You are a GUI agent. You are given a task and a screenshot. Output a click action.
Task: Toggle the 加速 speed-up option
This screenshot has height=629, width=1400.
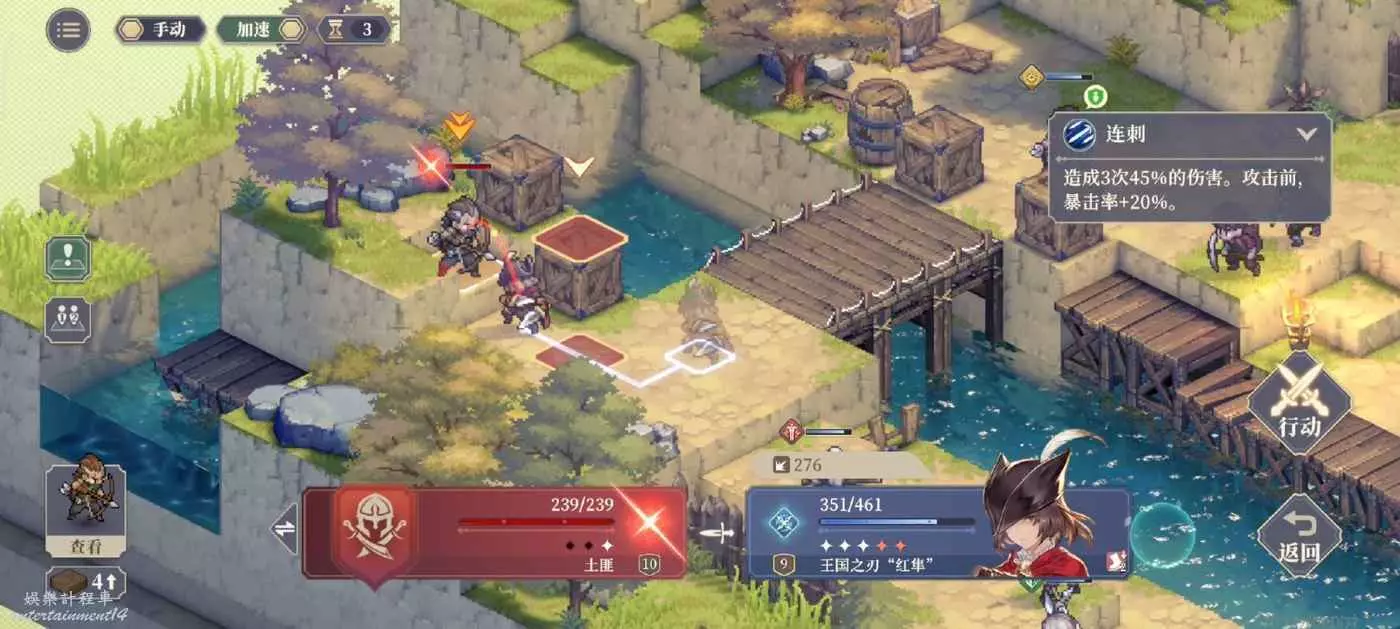tap(260, 29)
